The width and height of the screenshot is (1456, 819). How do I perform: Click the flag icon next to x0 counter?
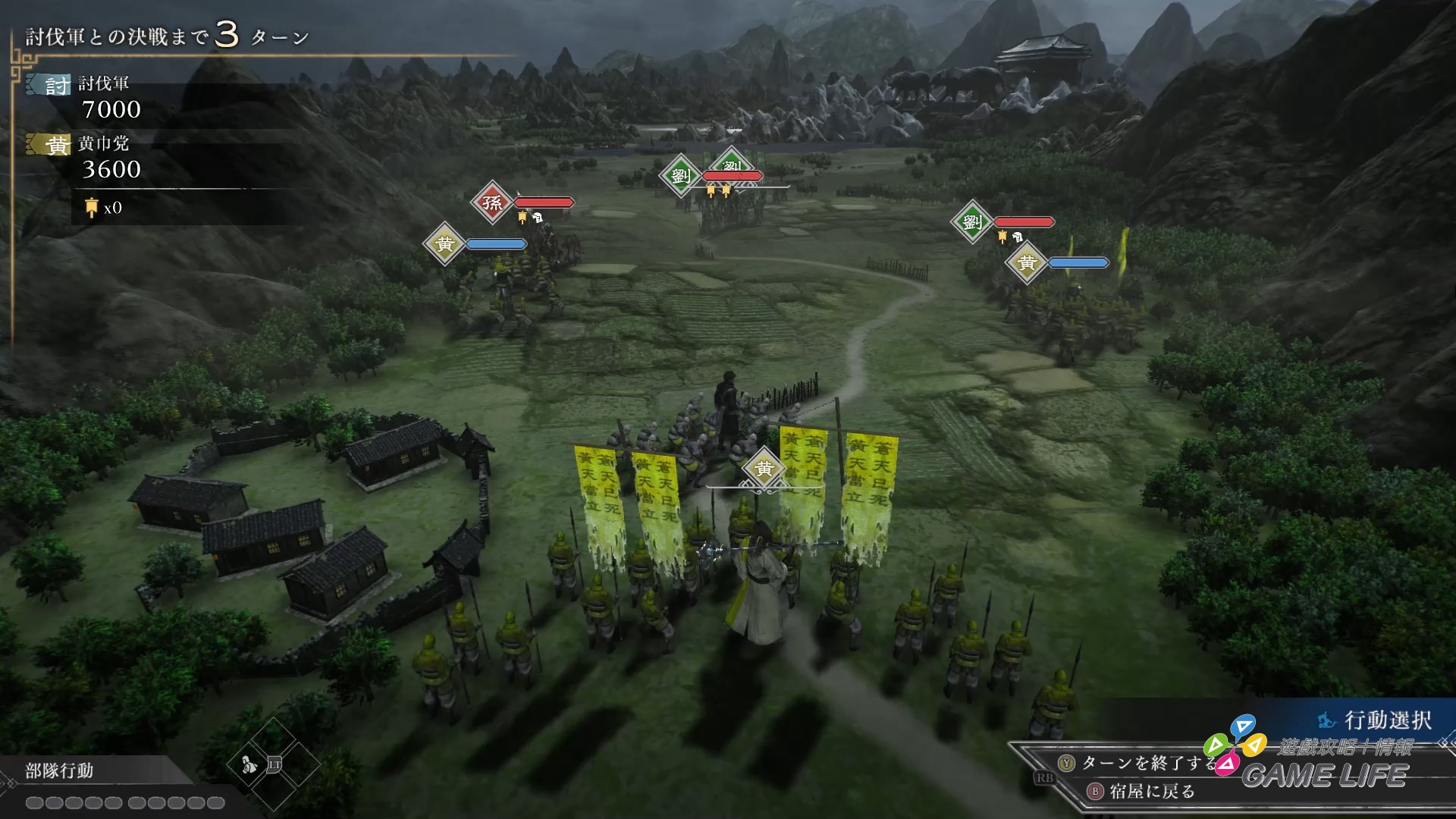(x=90, y=206)
